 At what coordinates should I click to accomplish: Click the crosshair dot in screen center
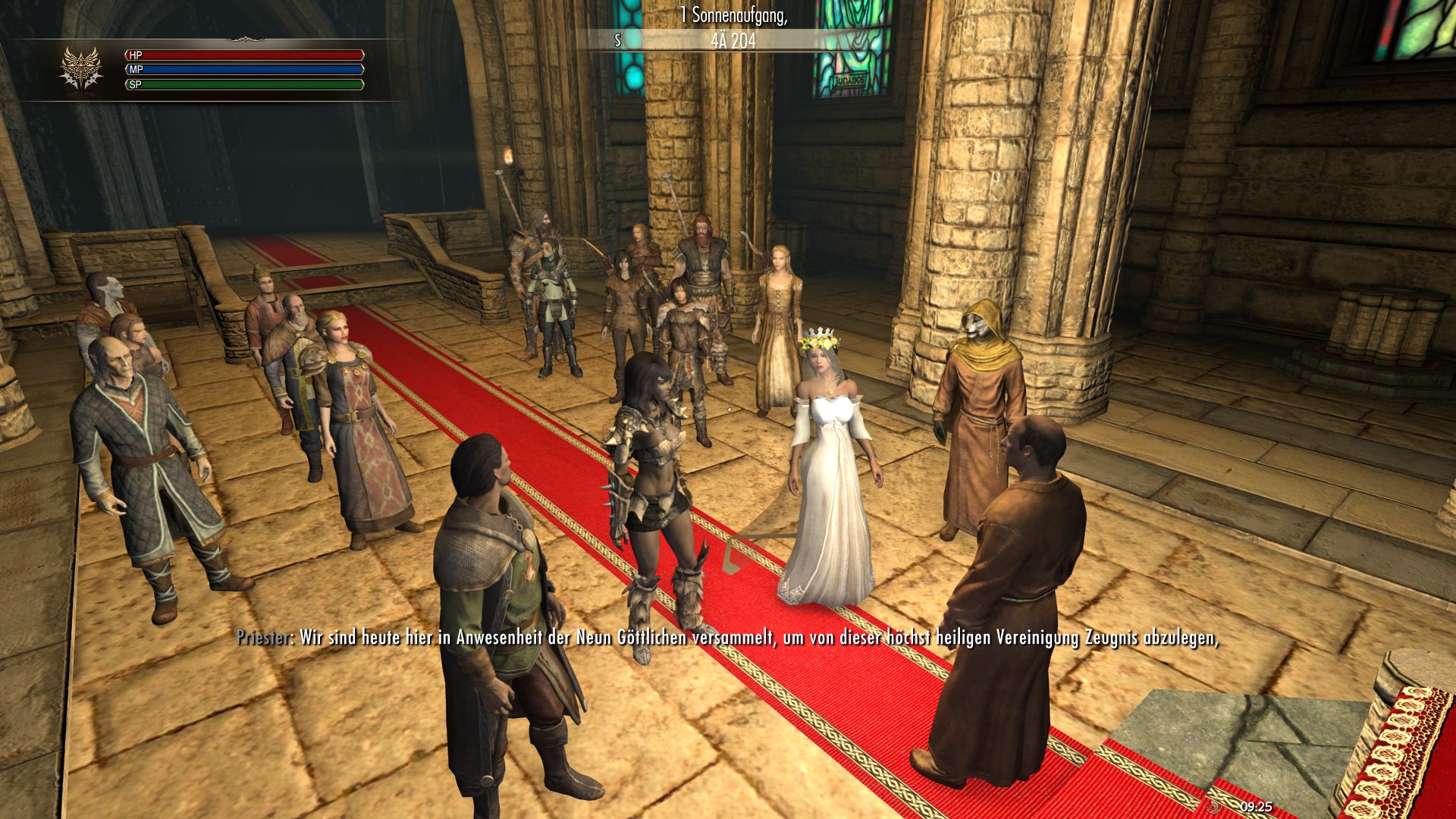728,409
